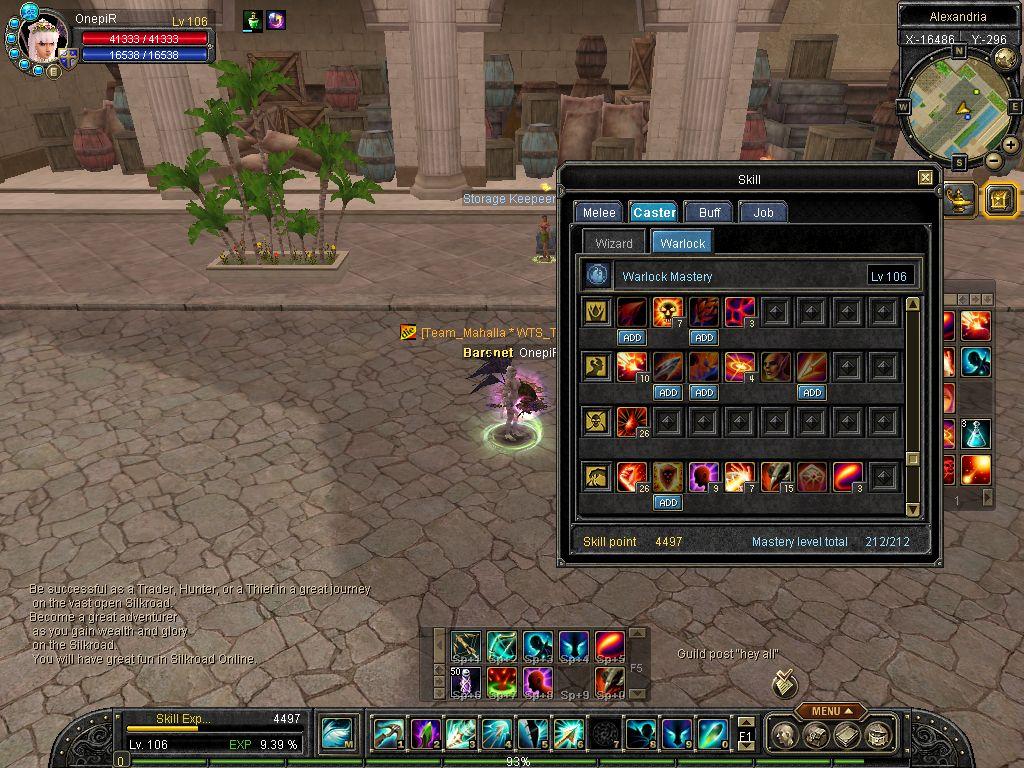Click the flaming skull skill icon
Screen dimensions: 1024x768
coord(668,312)
